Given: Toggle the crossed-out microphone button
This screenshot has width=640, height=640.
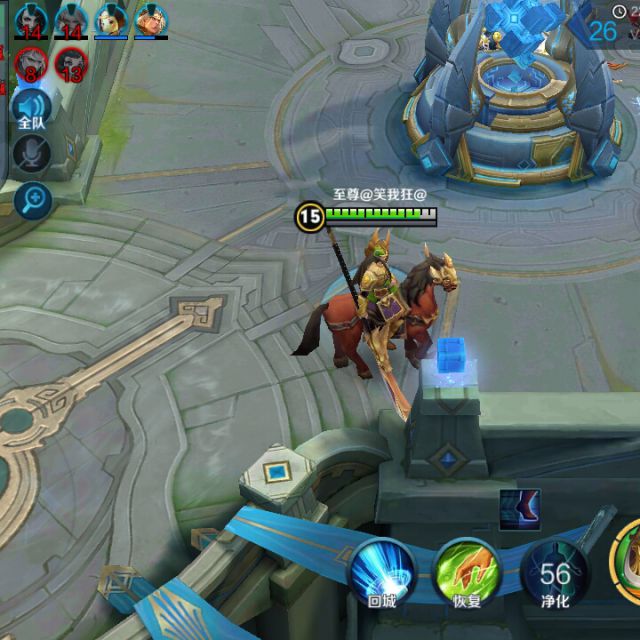Looking at the screenshot, I should (32, 152).
